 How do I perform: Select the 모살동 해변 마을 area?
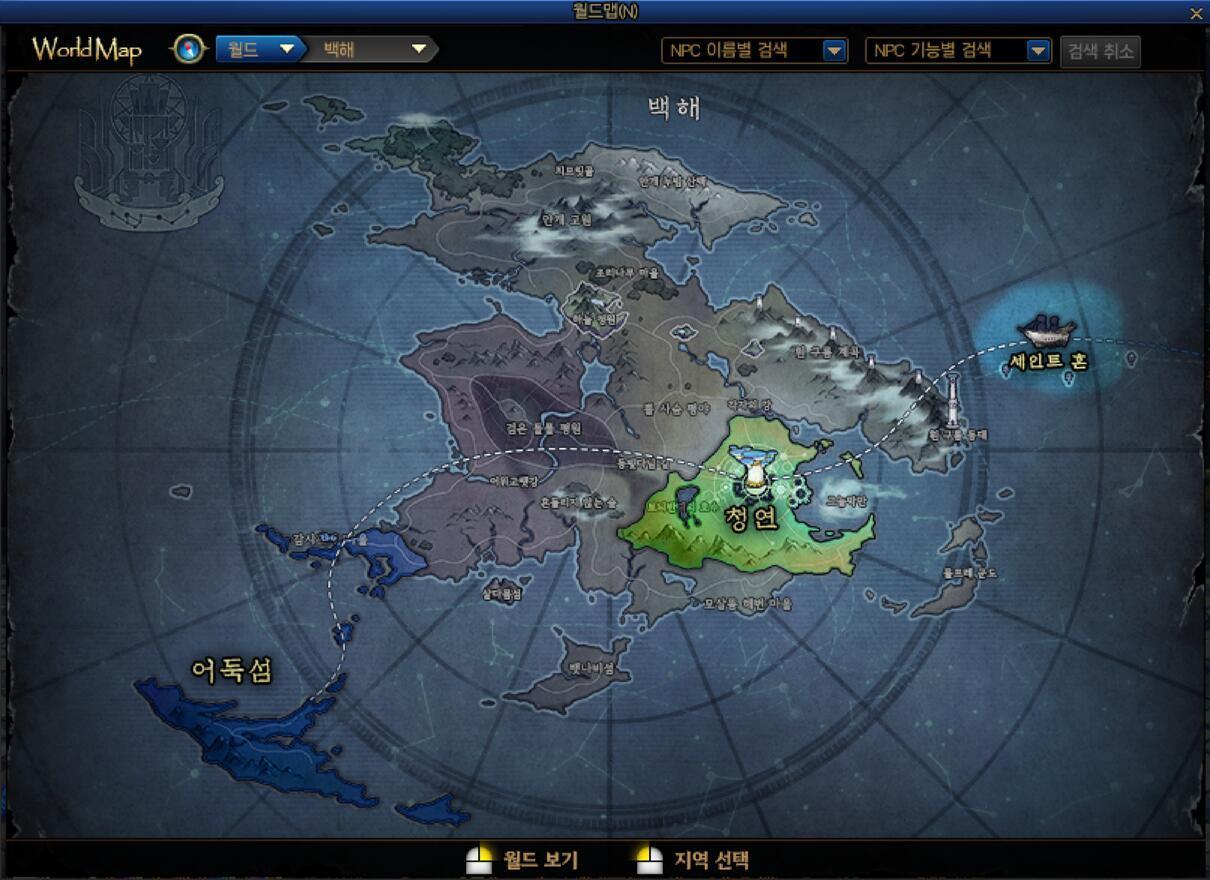pos(747,604)
